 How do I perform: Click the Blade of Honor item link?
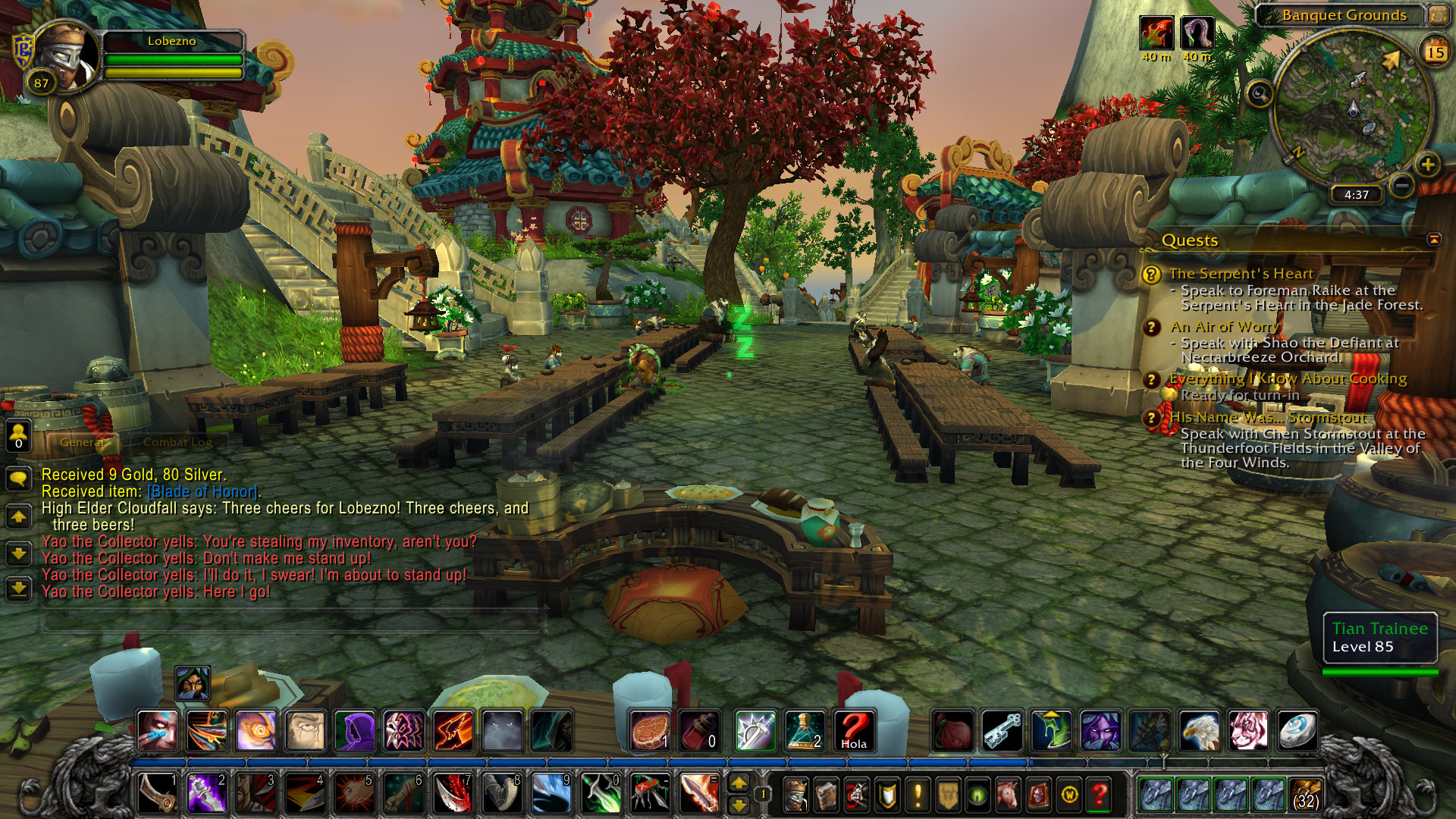202,491
